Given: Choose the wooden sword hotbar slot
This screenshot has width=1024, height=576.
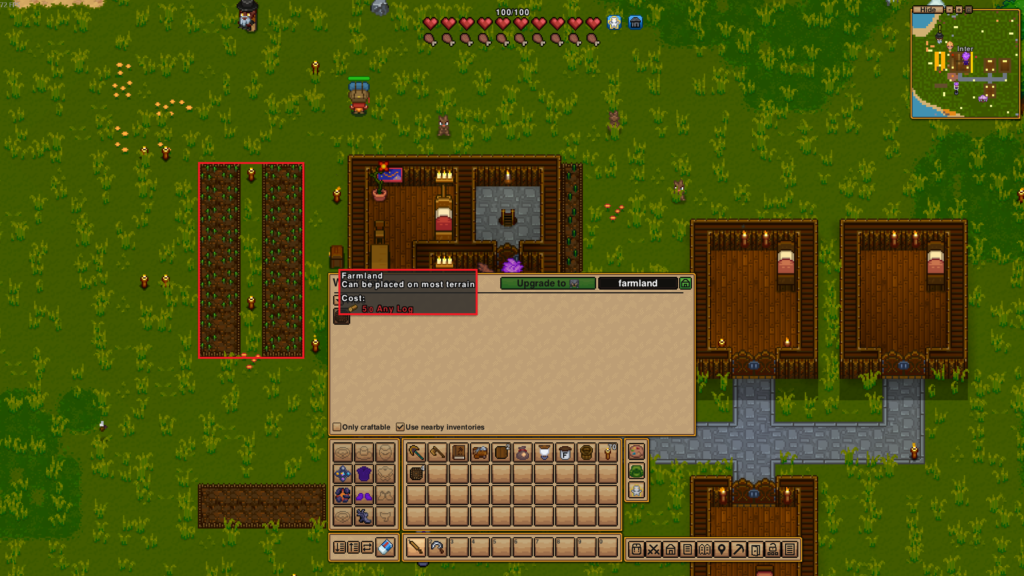Looking at the screenshot, I should tap(416, 548).
